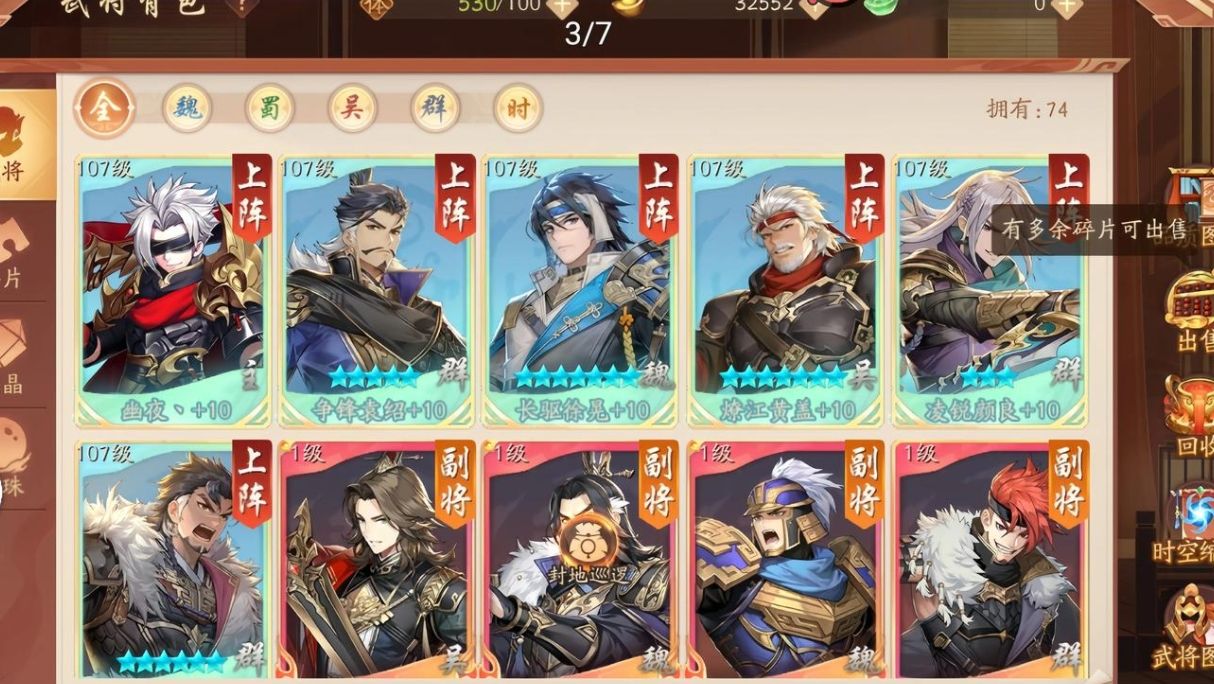Open the 时 faction filter
This screenshot has height=684, width=1214.
[517, 108]
